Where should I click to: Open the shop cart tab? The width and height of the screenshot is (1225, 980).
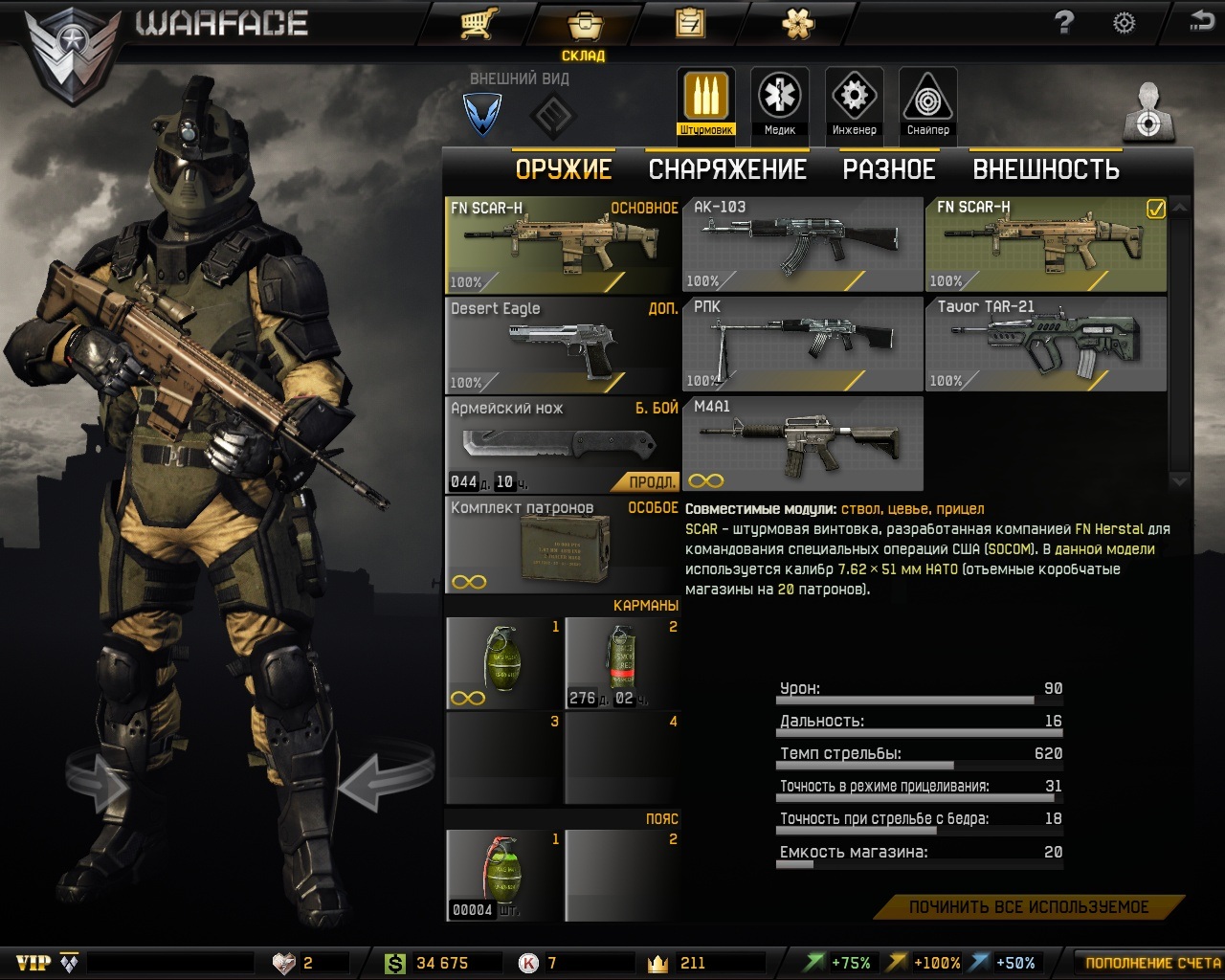coord(477,24)
